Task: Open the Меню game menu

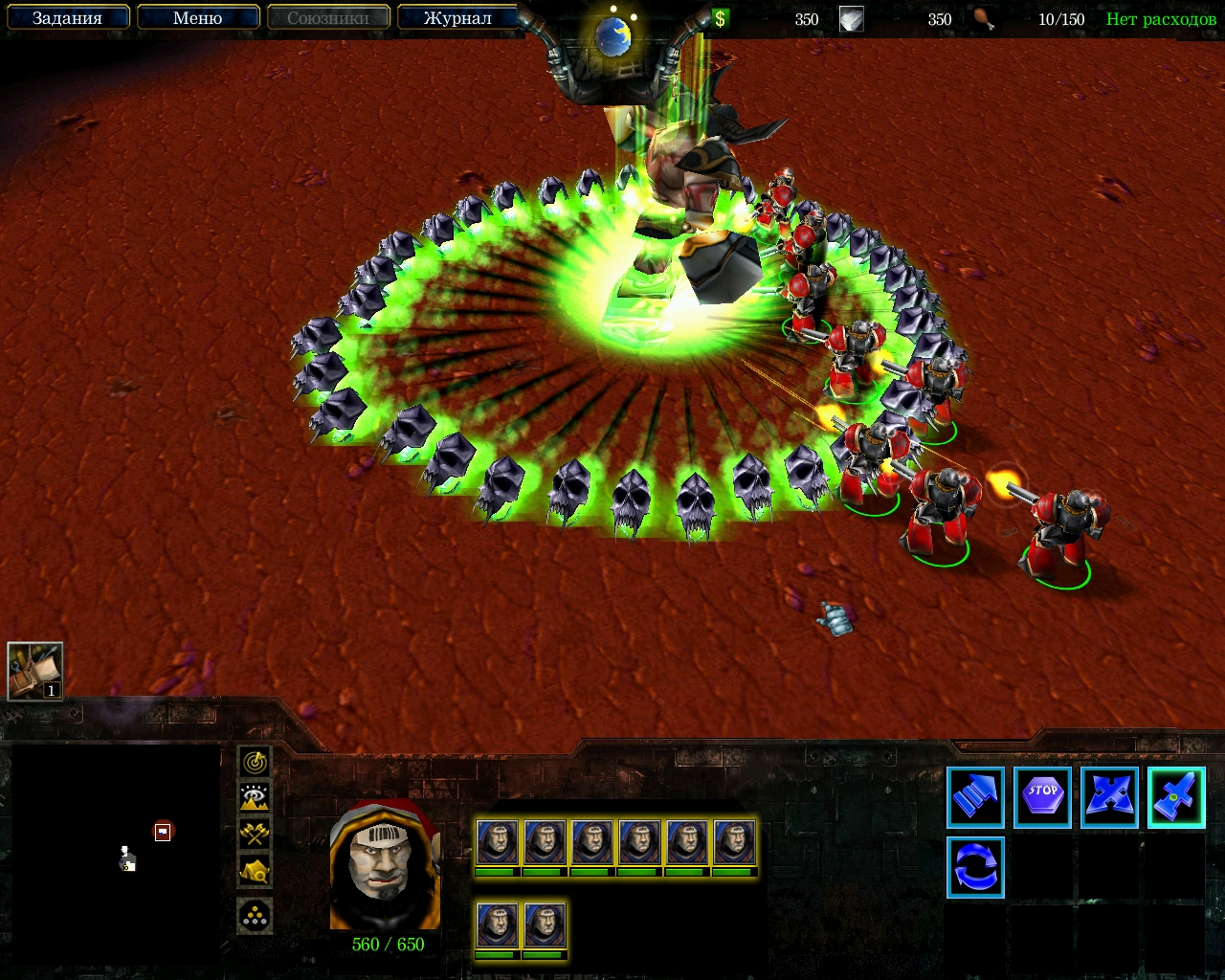Action: [x=197, y=18]
